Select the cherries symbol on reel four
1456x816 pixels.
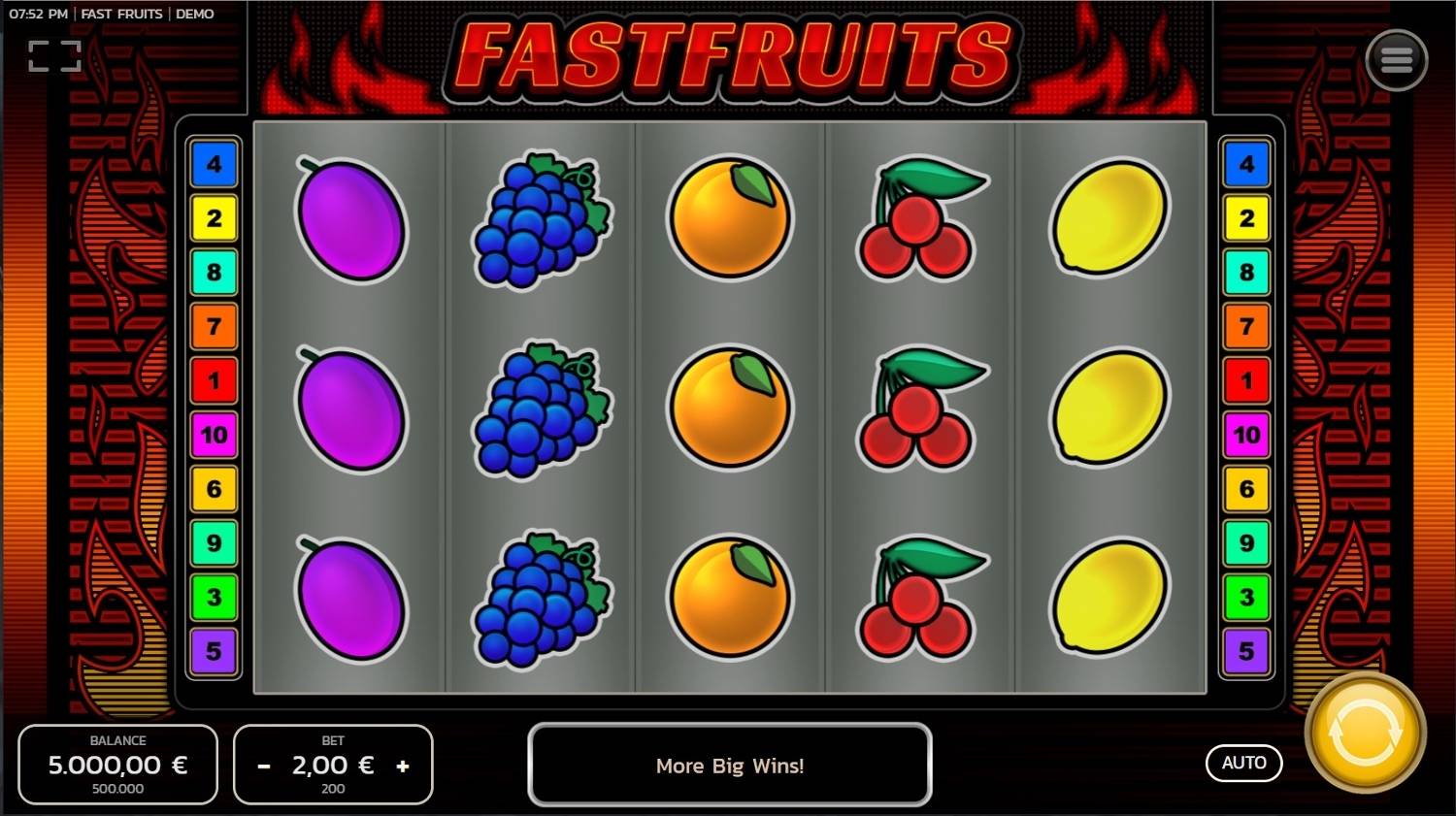917,408
